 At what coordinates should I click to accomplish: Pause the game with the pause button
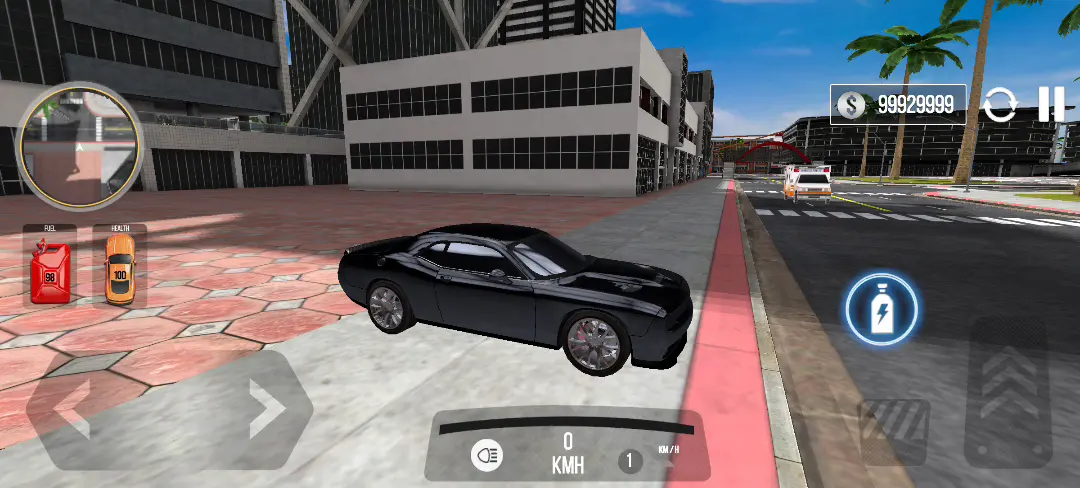(1050, 104)
